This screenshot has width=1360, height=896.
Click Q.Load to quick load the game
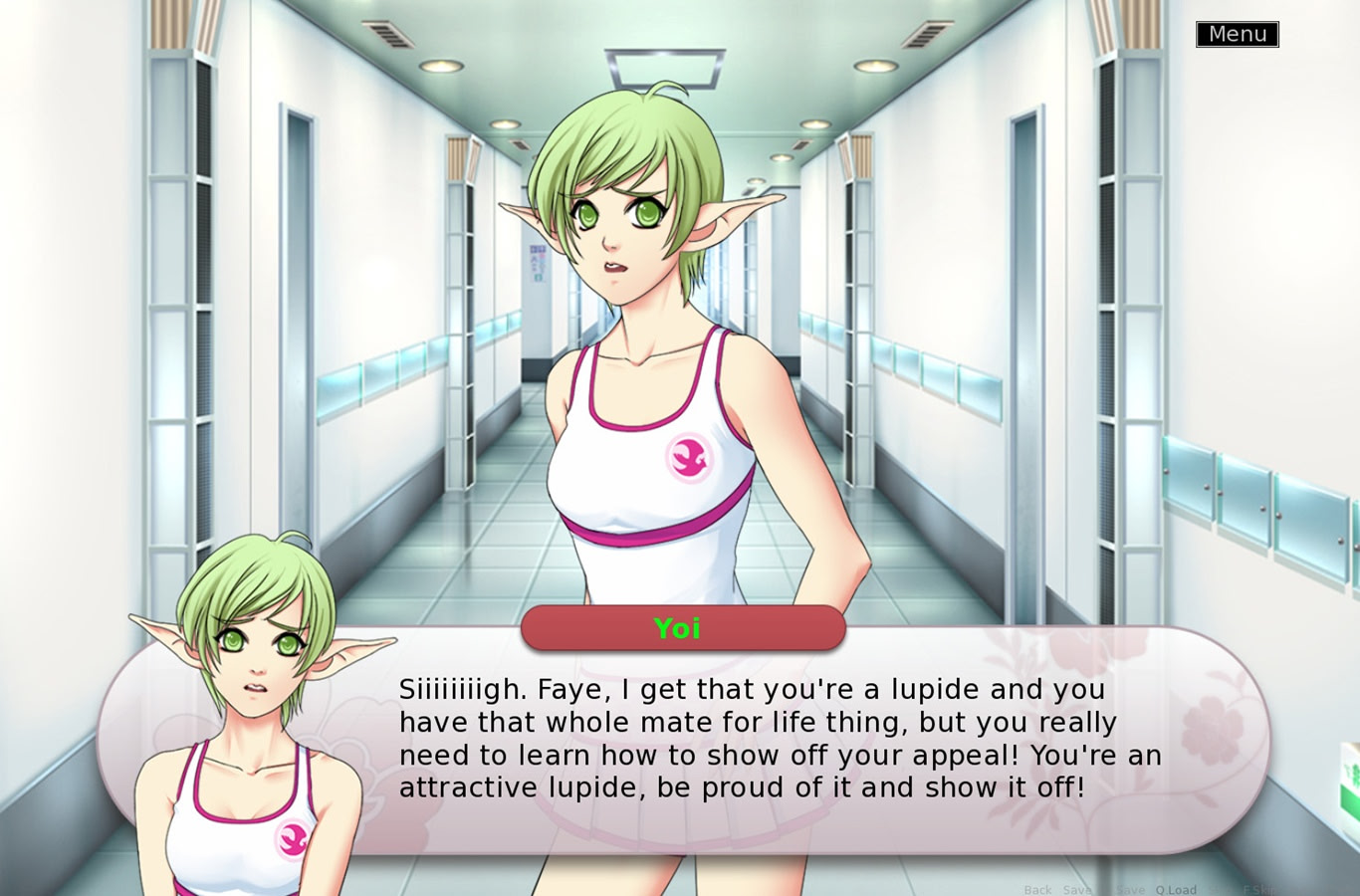pyautogui.click(x=1176, y=889)
